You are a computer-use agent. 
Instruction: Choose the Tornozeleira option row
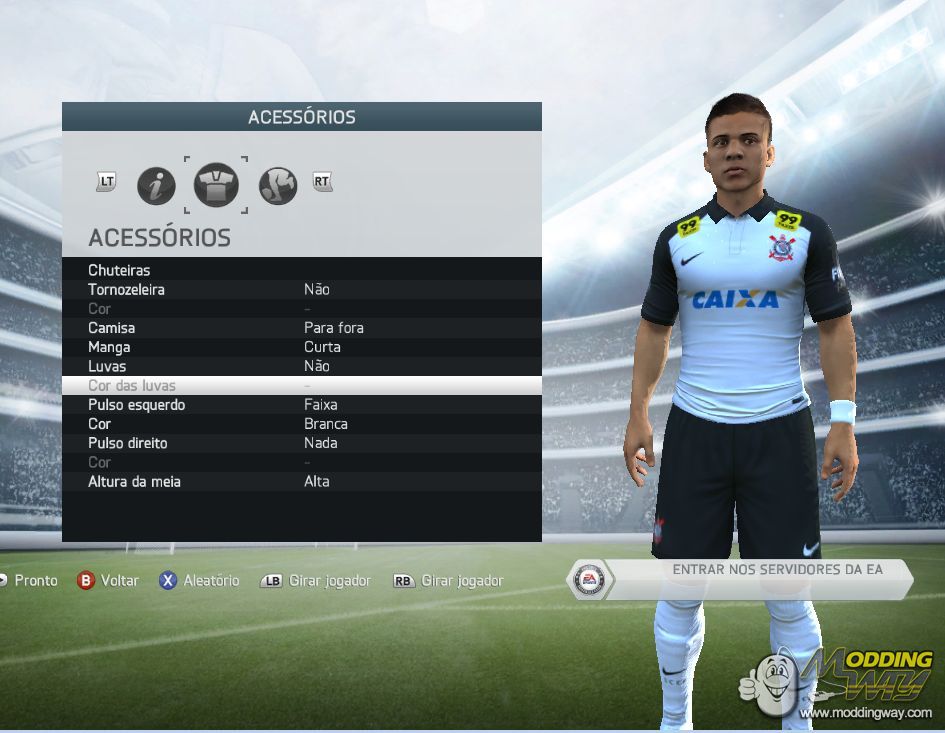tap(301, 289)
